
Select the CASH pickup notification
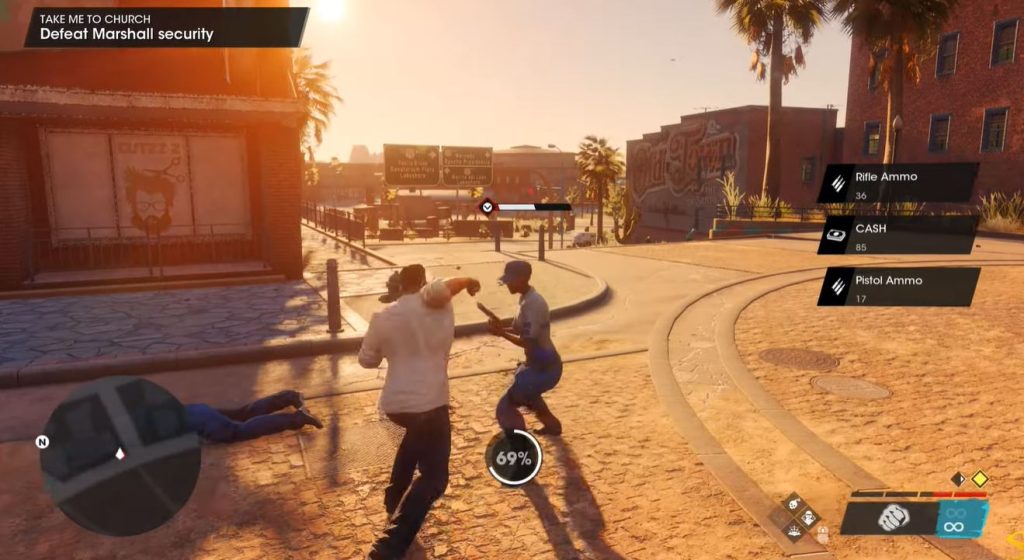tap(897, 235)
